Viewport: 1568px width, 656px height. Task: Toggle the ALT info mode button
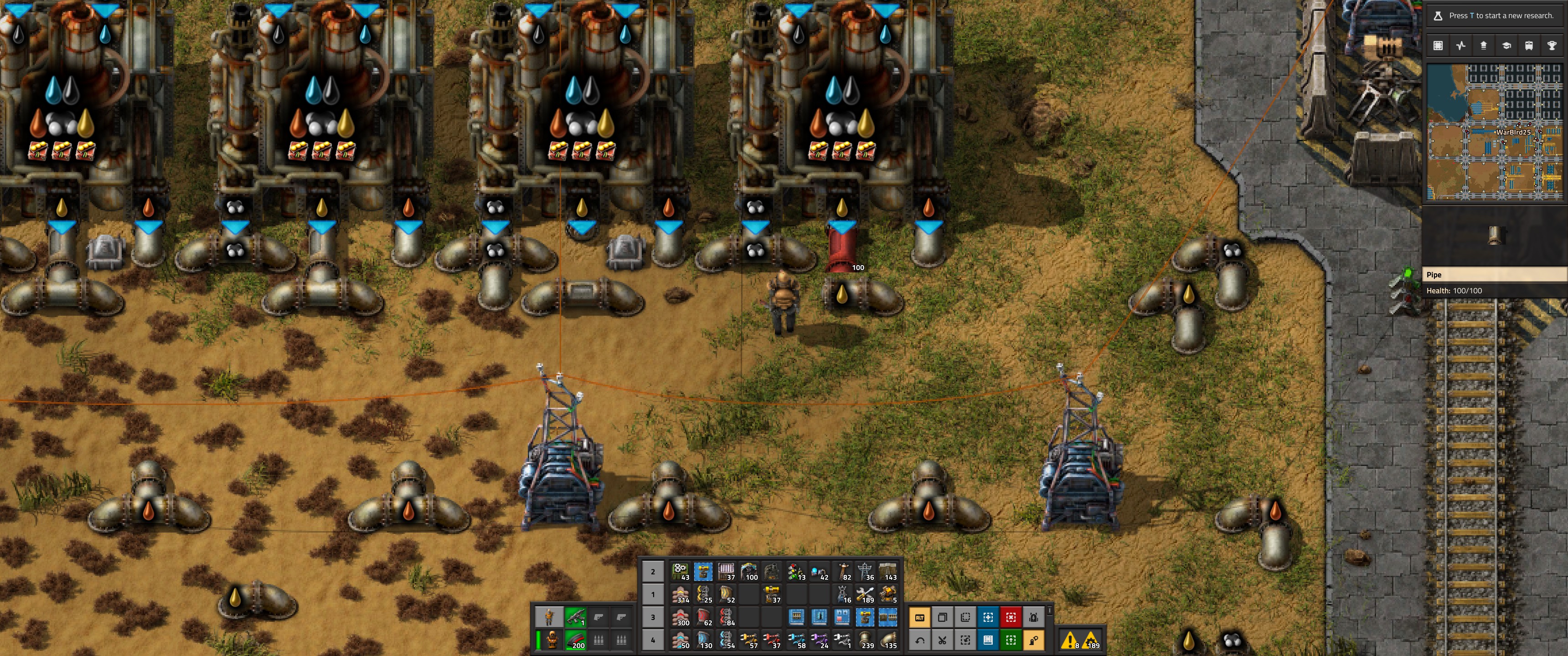pyautogui.click(x=920, y=618)
